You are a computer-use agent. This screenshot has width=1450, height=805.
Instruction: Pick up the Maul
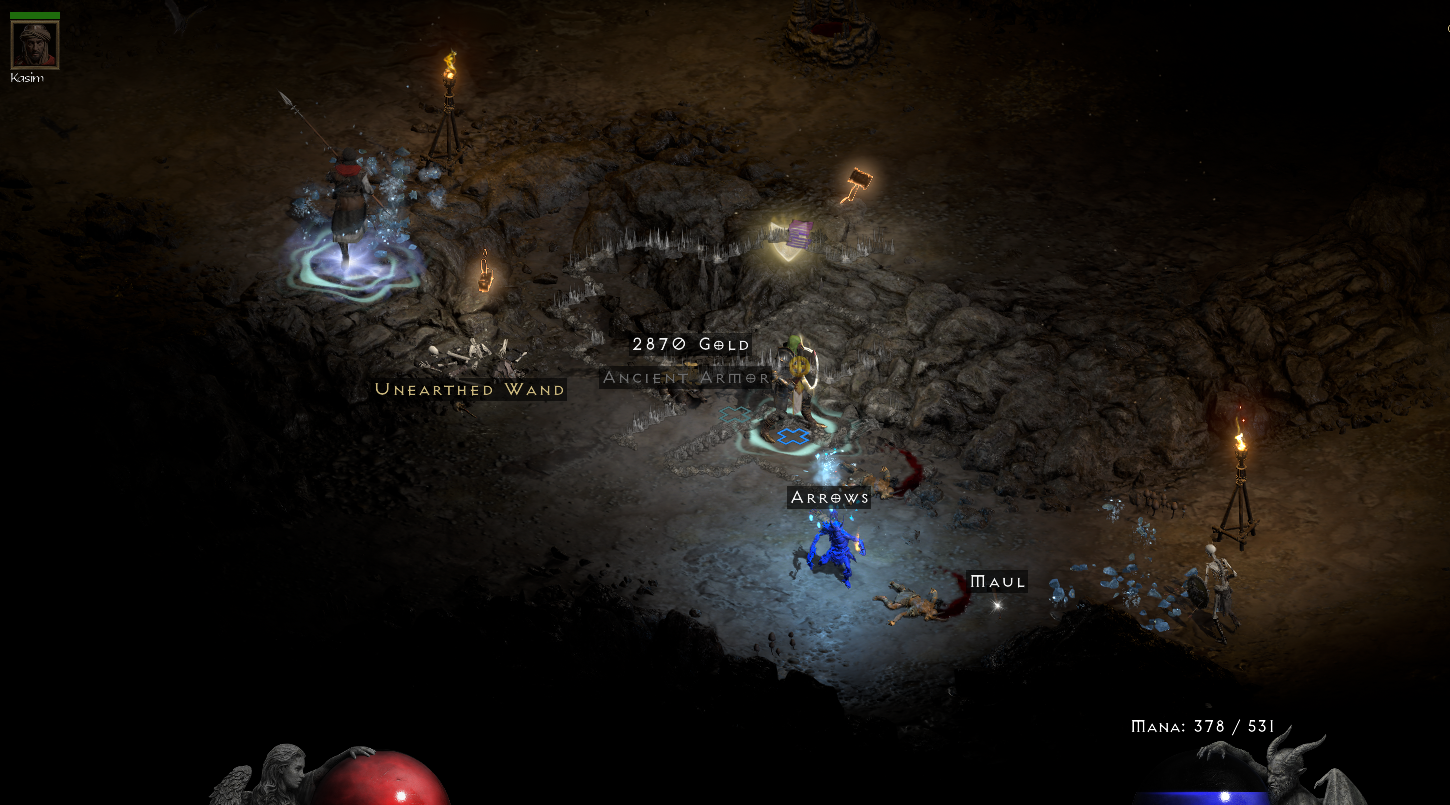tap(996, 580)
